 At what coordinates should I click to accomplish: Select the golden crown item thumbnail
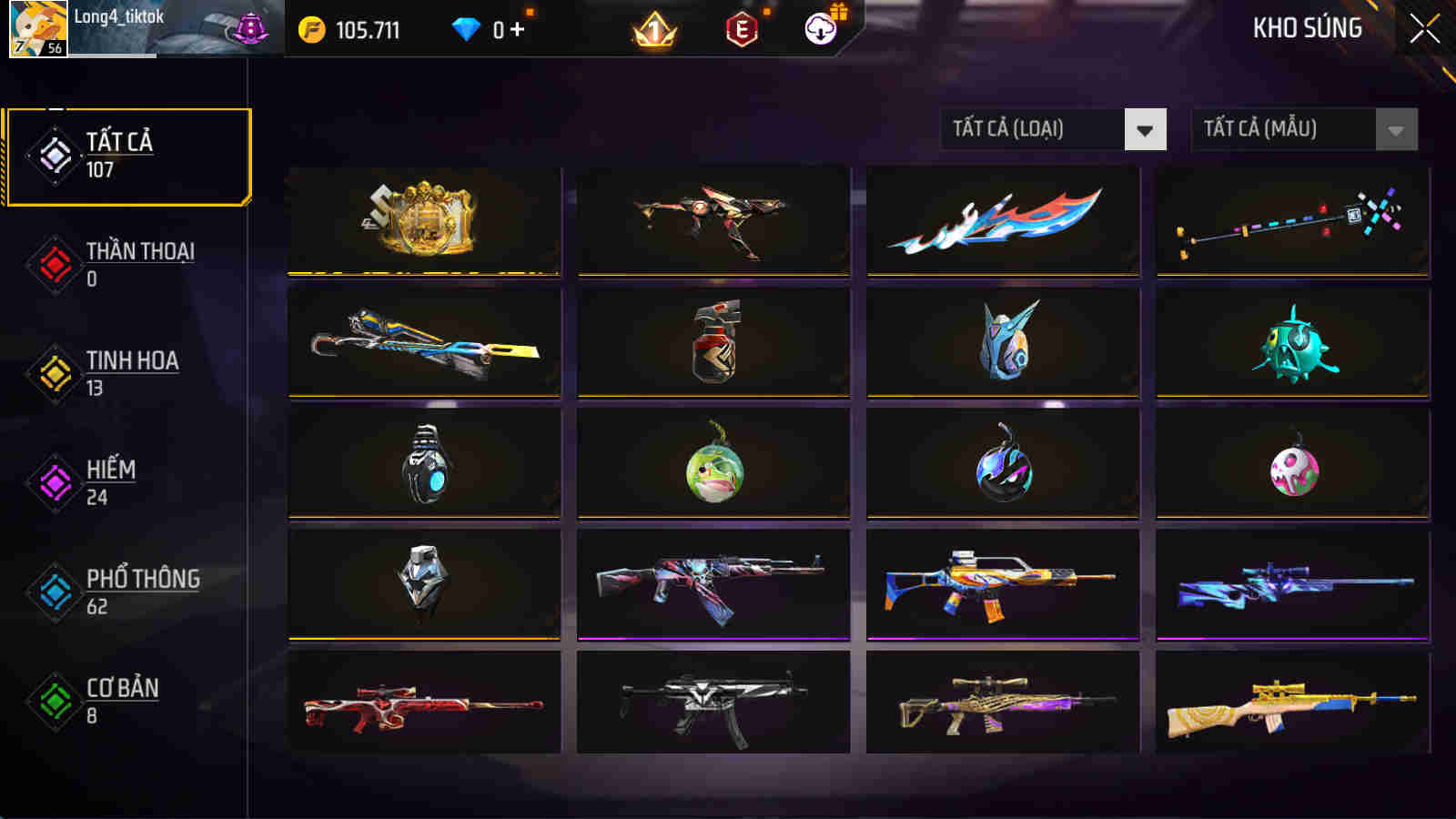pos(424,221)
